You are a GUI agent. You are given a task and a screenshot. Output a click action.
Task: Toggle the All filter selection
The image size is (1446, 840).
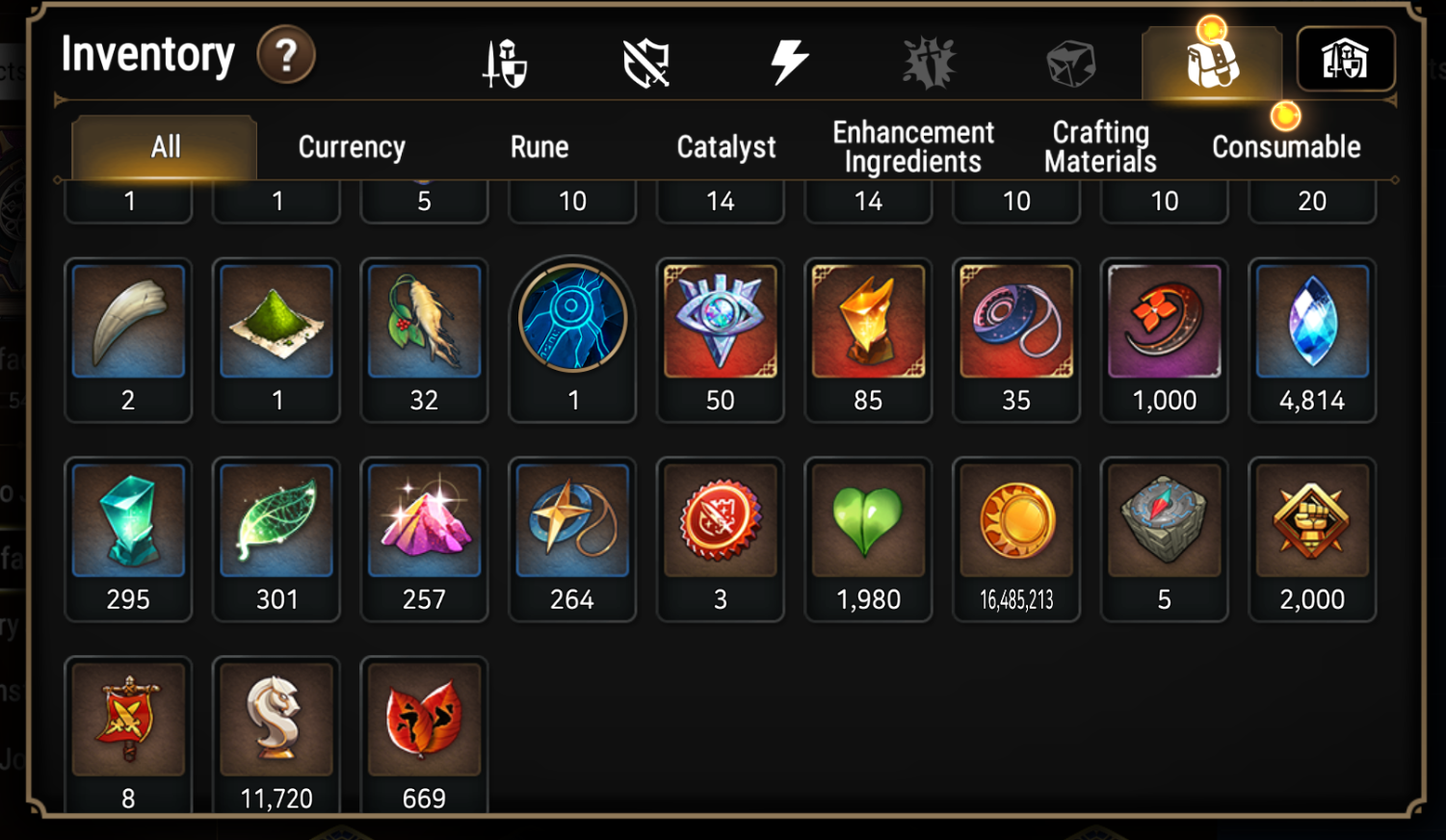pos(164,146)
